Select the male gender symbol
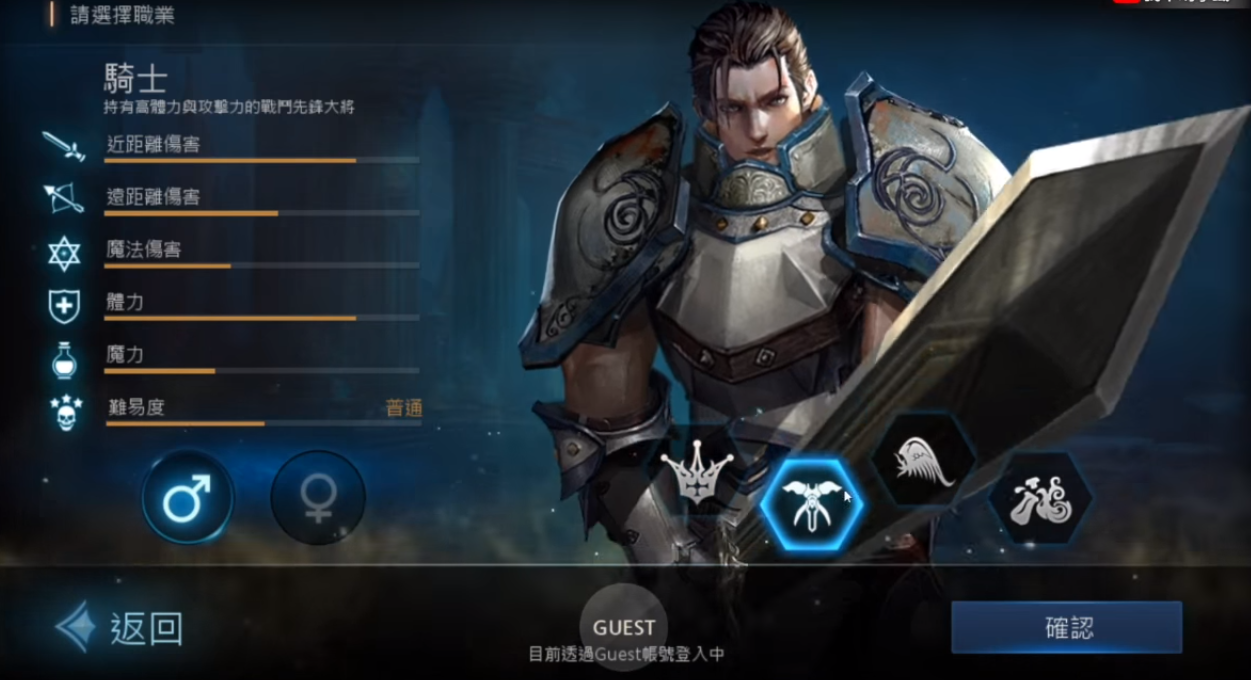 (x=188, y=497)
